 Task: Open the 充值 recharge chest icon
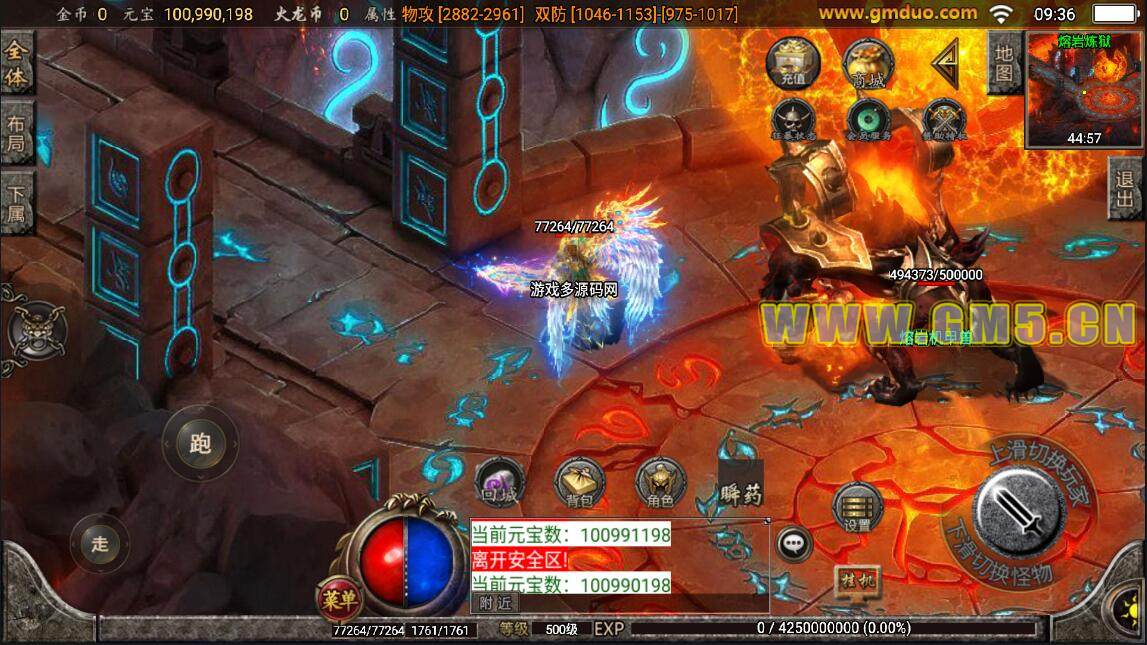pyautogui.click(x=793, y=63)
